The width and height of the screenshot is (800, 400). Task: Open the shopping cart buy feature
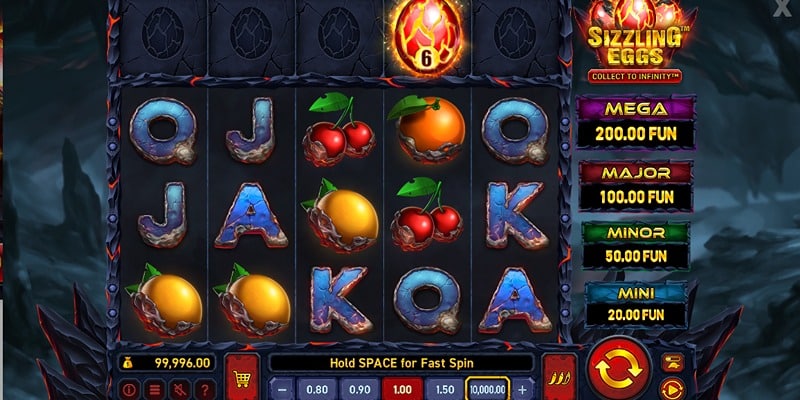(243, 376)
